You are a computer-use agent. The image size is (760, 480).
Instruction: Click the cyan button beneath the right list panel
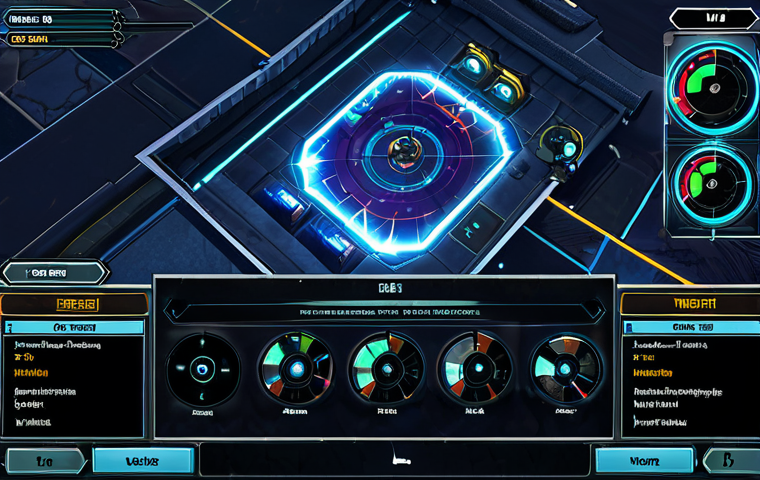point(644,460)
